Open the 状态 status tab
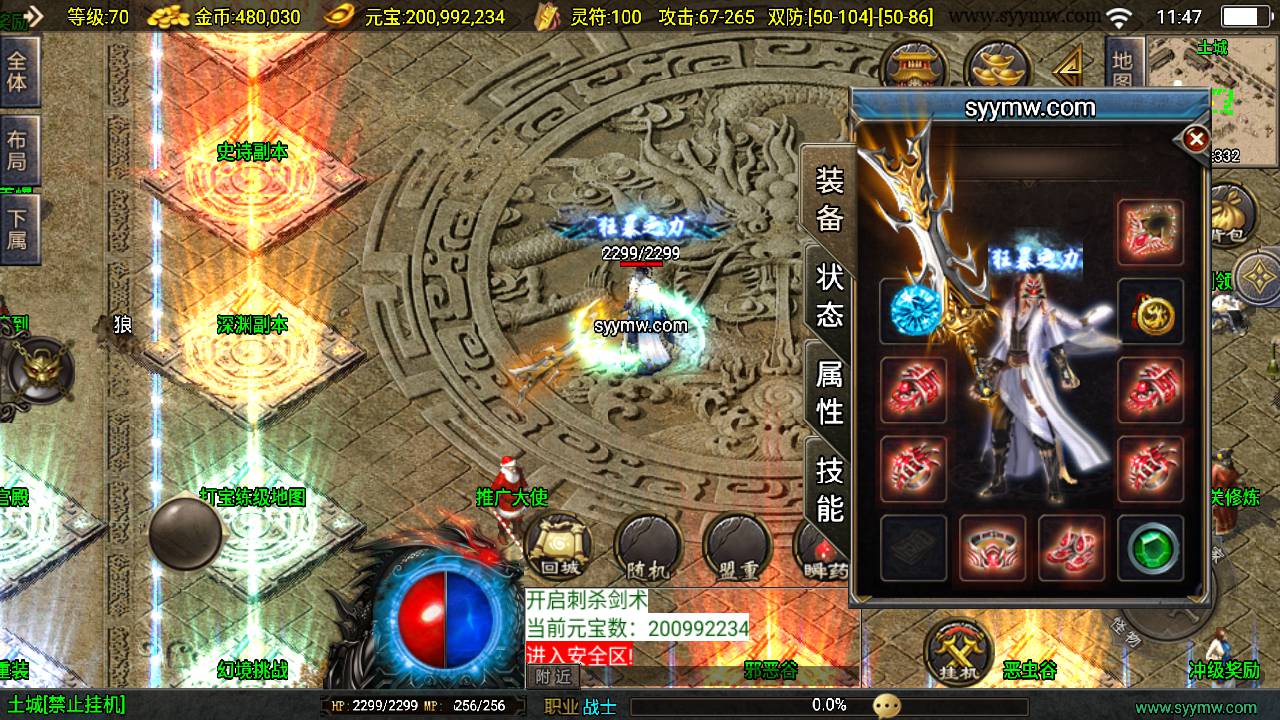 (830, 295)
